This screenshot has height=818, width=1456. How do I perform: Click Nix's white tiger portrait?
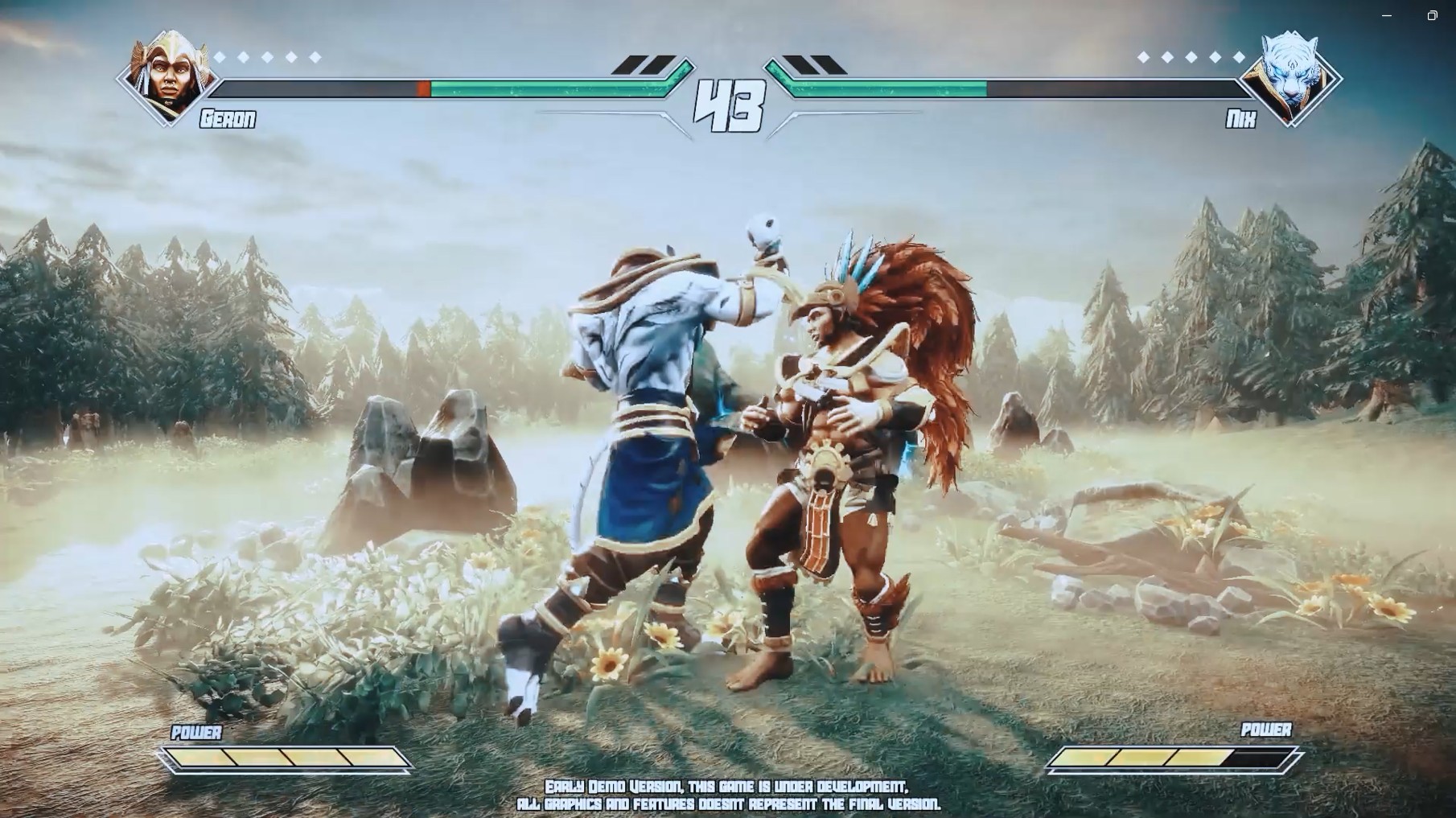click(x=1289, y=76)
